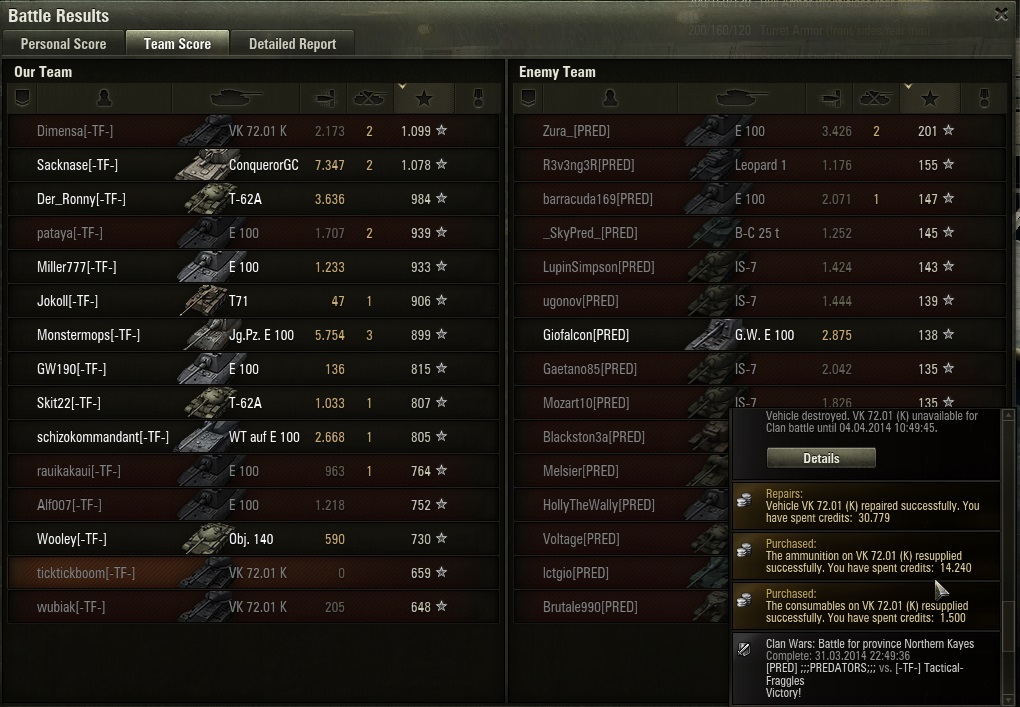Sort our team by vehicle column
This screenshot has height=707, width=1020.
point(235,98)
